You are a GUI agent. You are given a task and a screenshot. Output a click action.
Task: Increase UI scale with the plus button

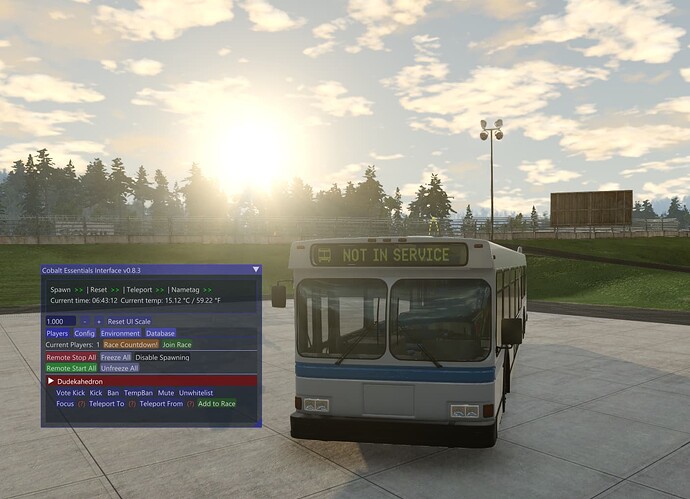coord(99,320)
